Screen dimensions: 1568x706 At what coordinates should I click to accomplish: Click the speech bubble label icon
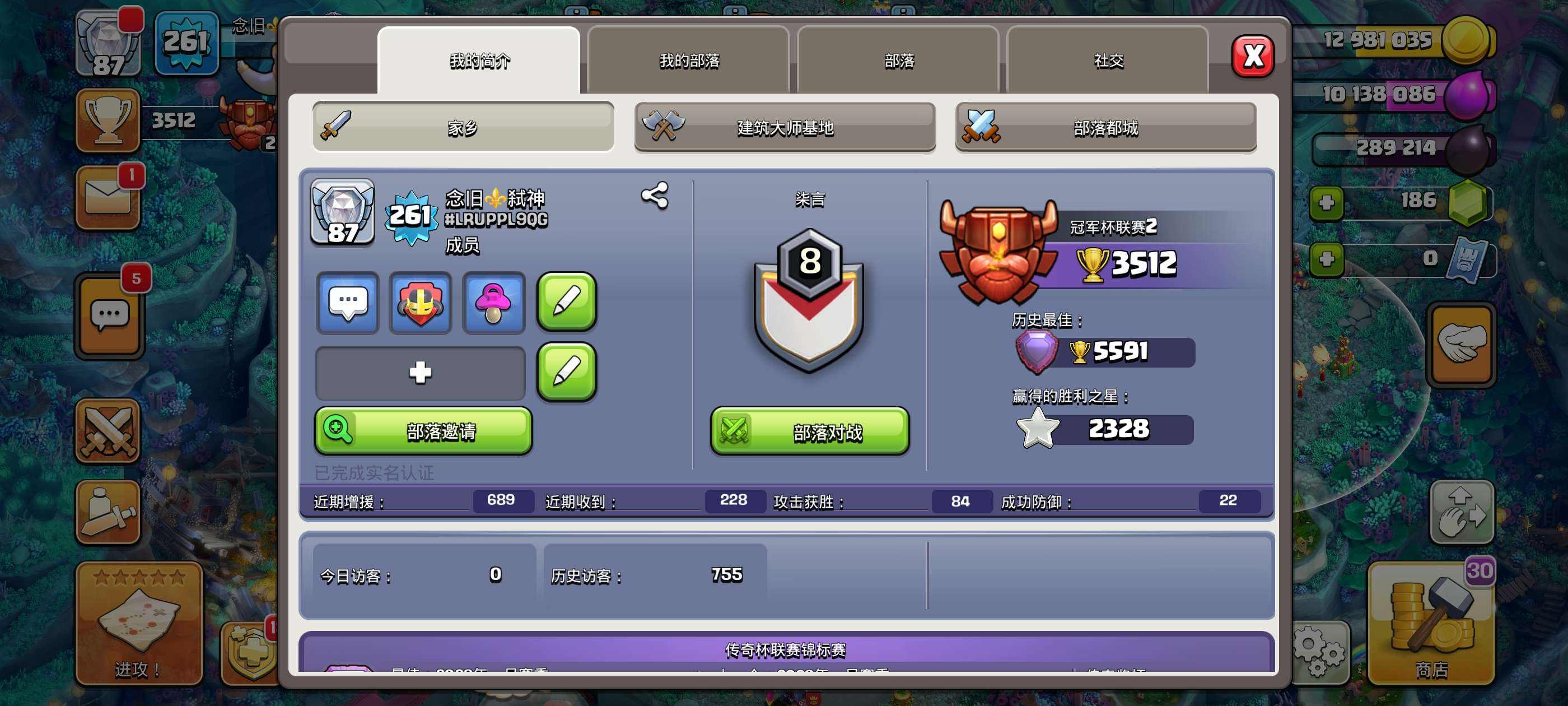348,303
